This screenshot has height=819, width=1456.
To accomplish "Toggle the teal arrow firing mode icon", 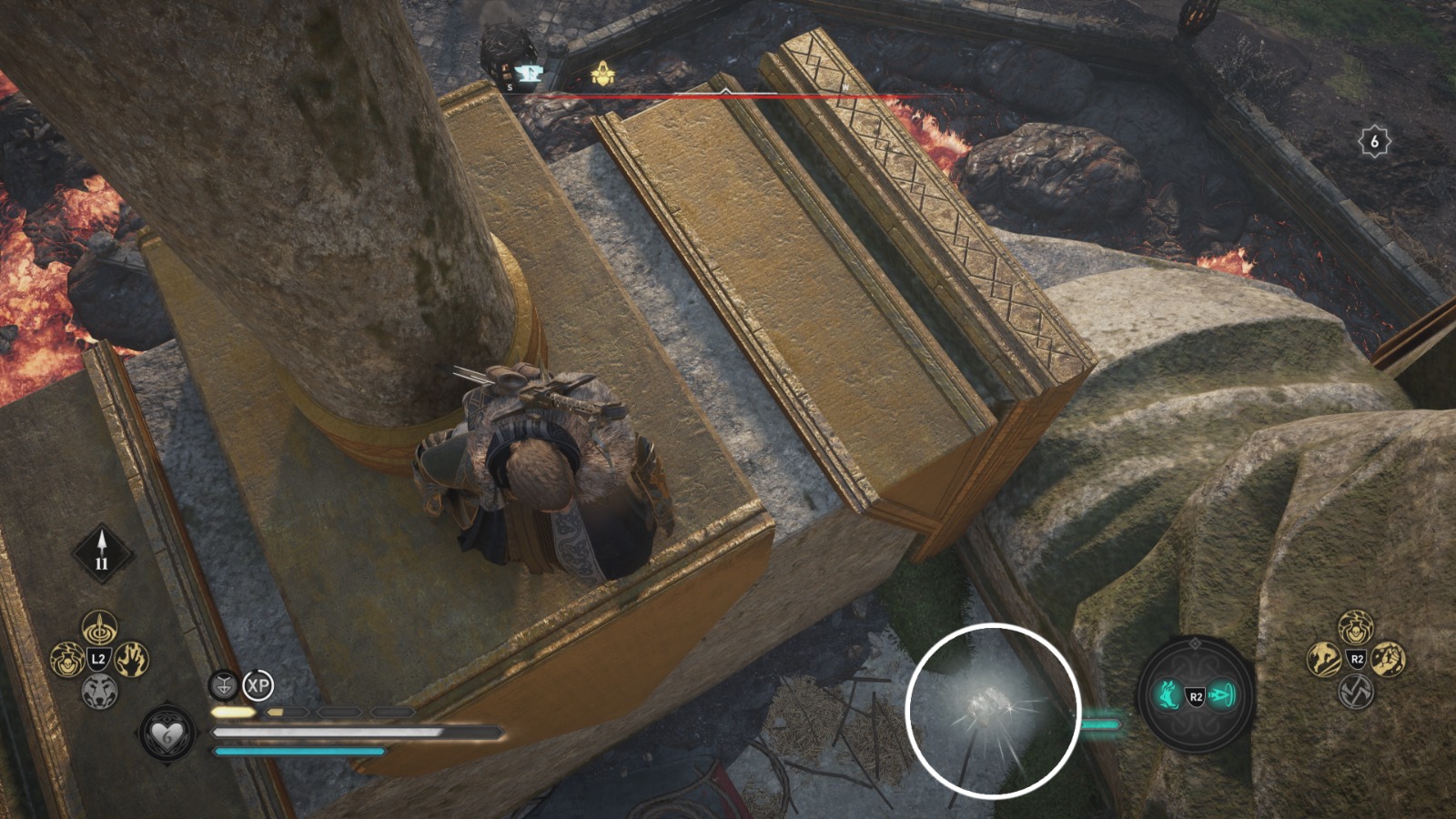I will pyautogui.click(x=1223, y=695).
